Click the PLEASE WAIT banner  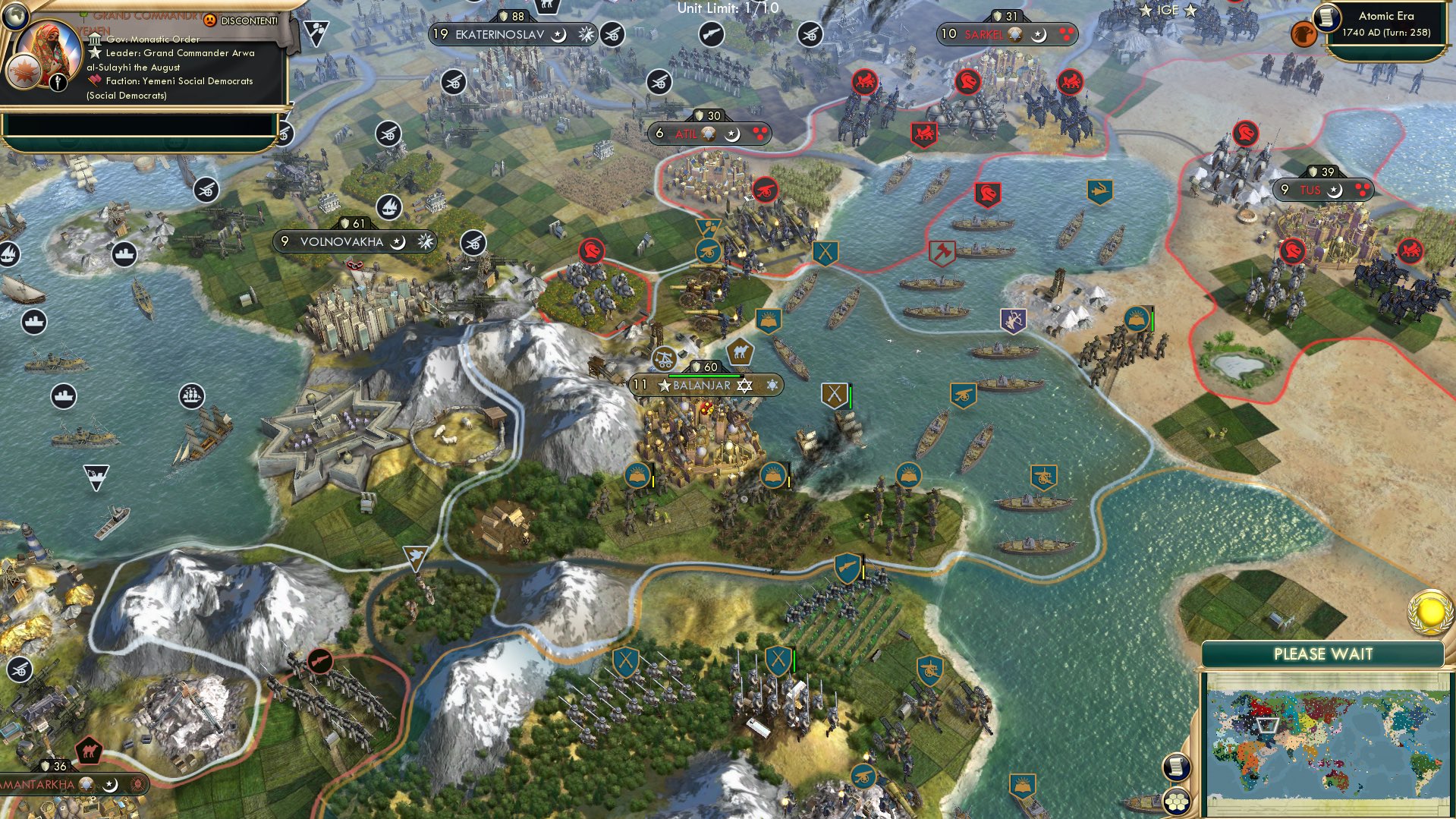(1323, 654)
